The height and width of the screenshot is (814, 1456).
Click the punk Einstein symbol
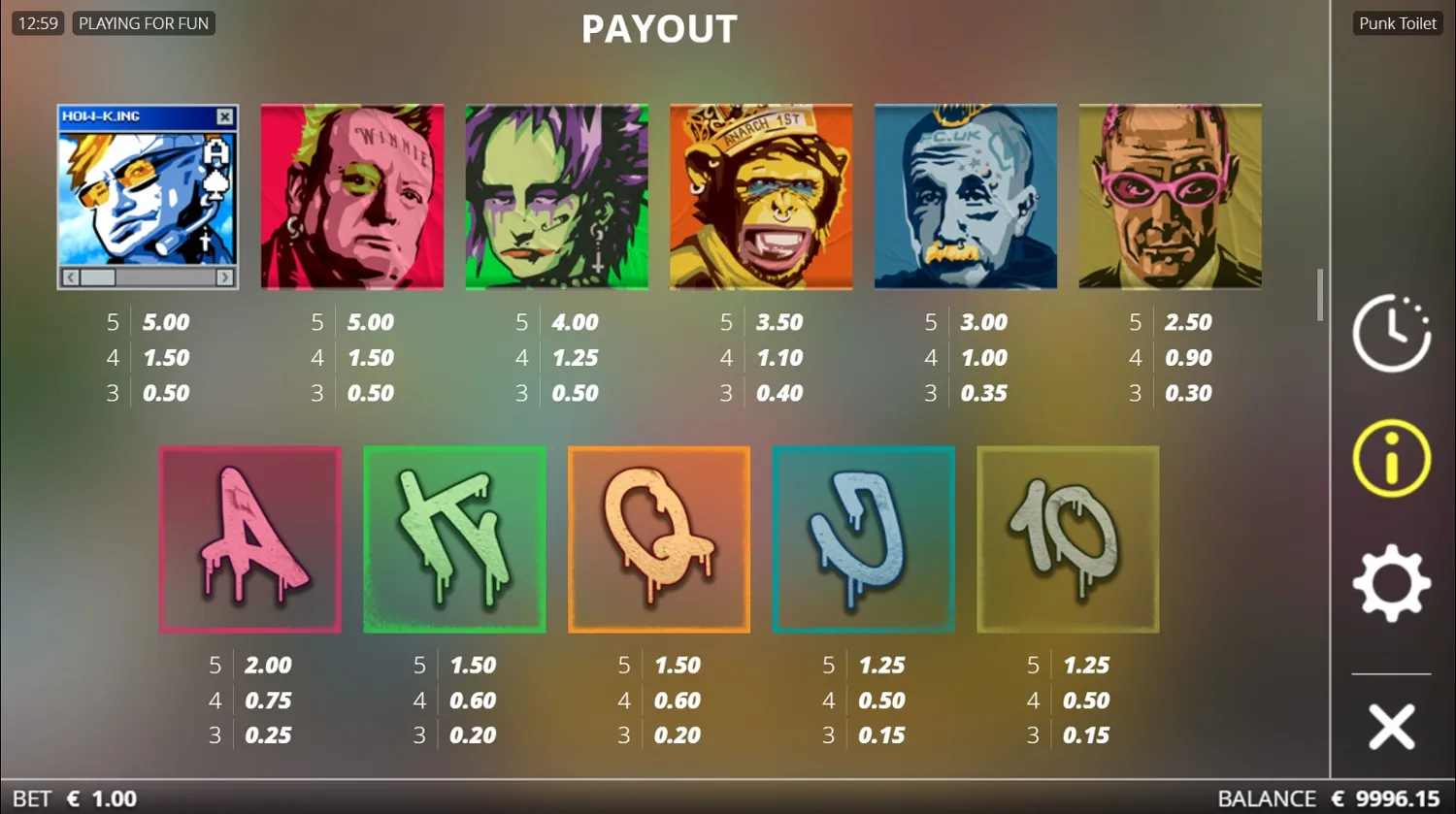coord(966,195)
